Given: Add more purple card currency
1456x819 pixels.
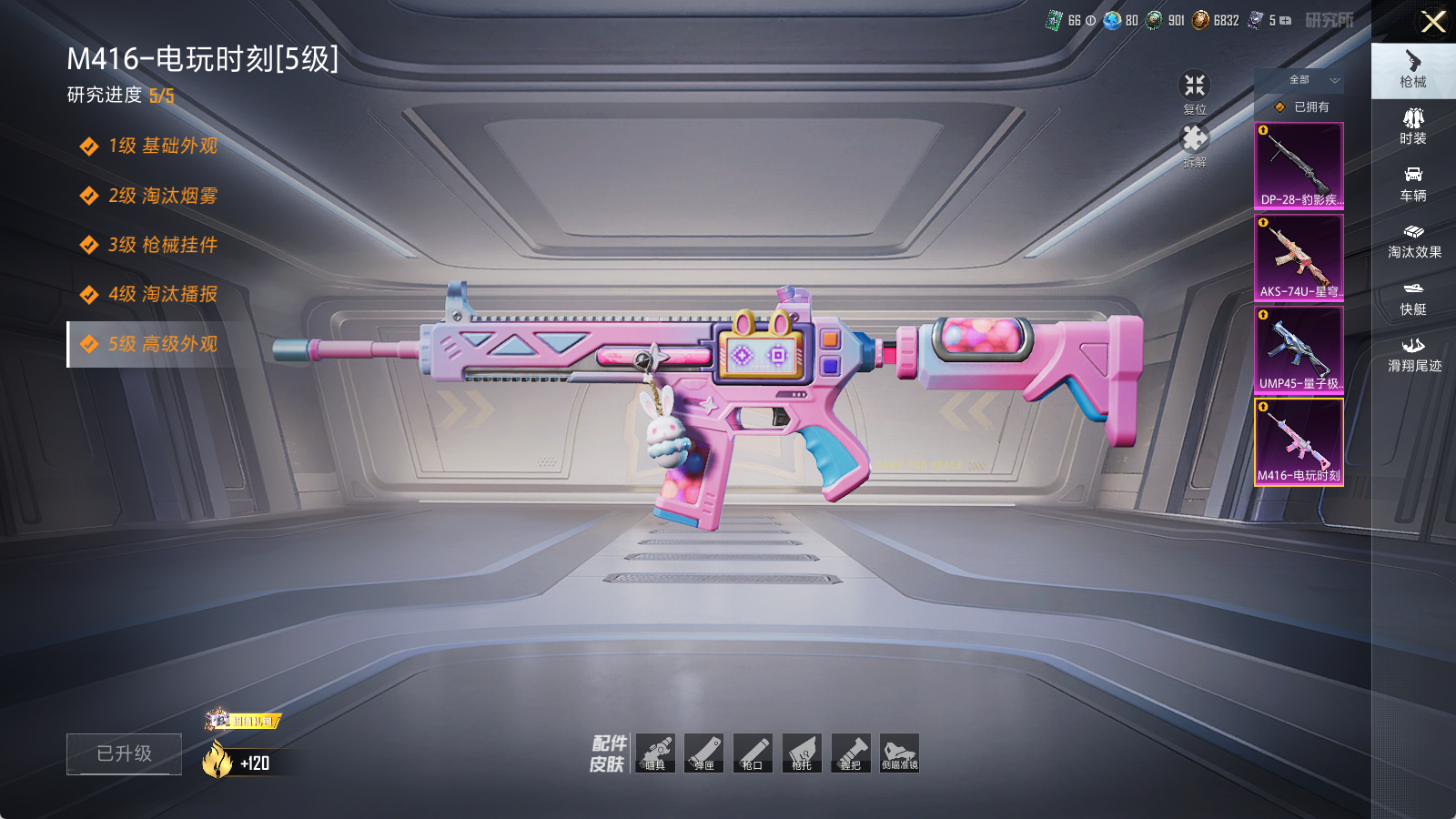Looking at the screenshot, I should point(1285,20).
